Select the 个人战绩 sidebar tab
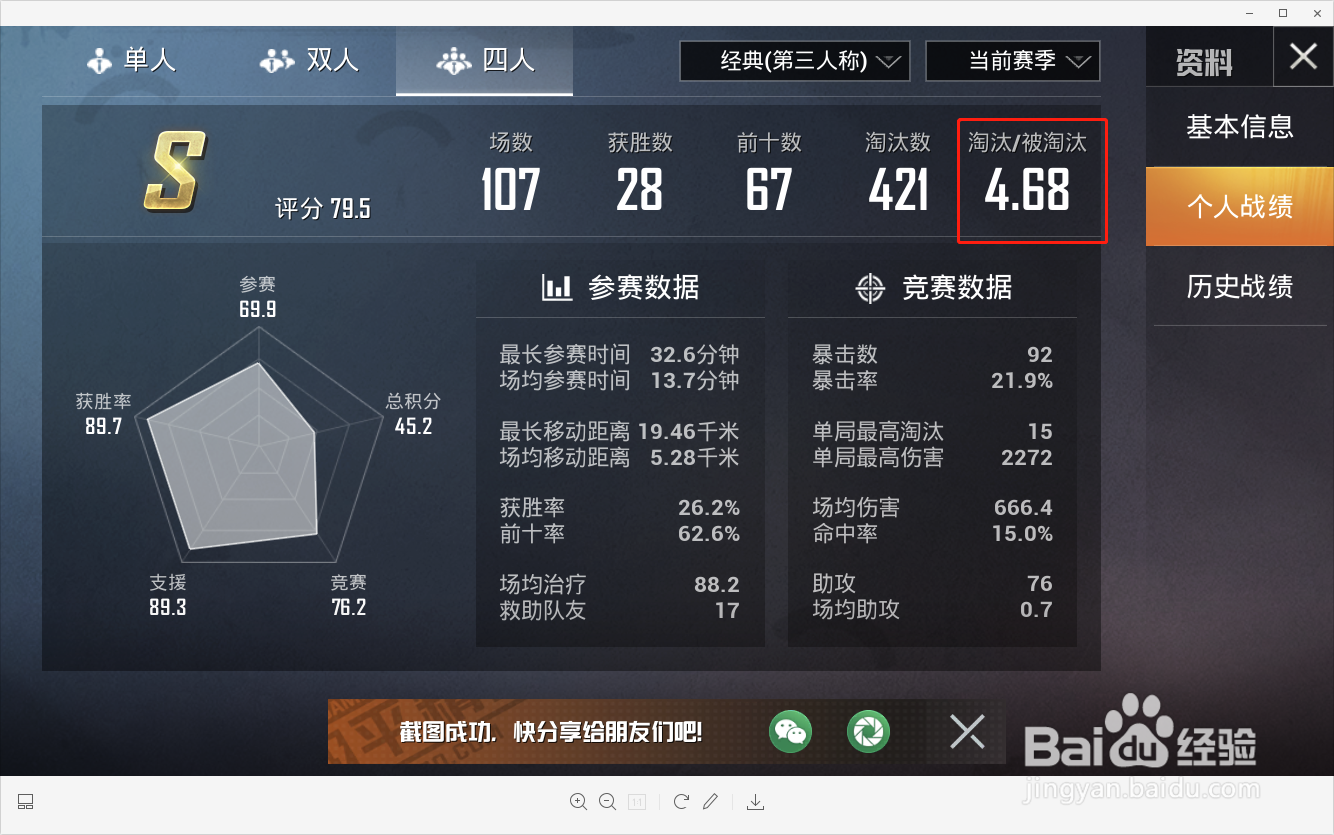The width and height of the screenshot is (1334, 835). (1240, 207)
